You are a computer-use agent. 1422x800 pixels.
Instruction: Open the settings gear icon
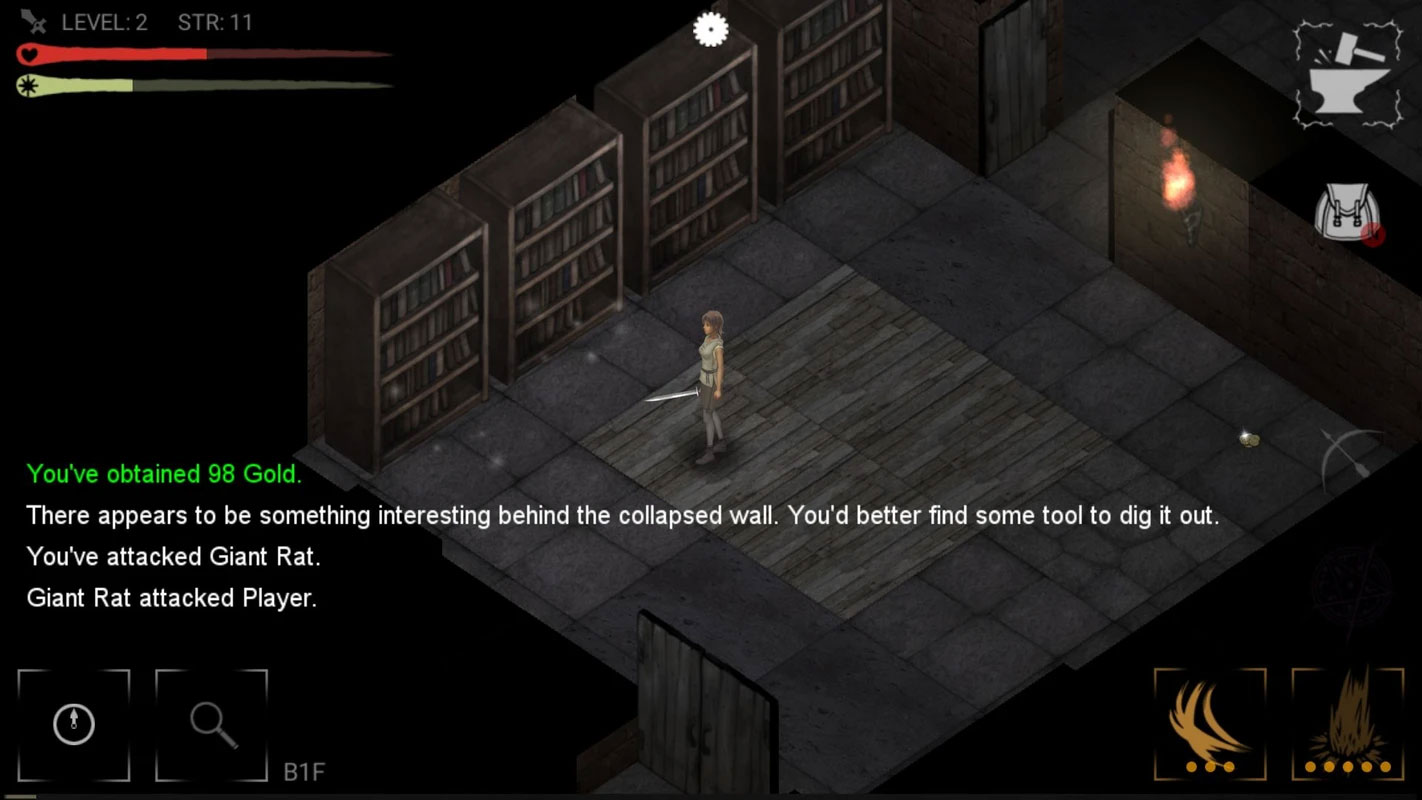tap(710, 30)
